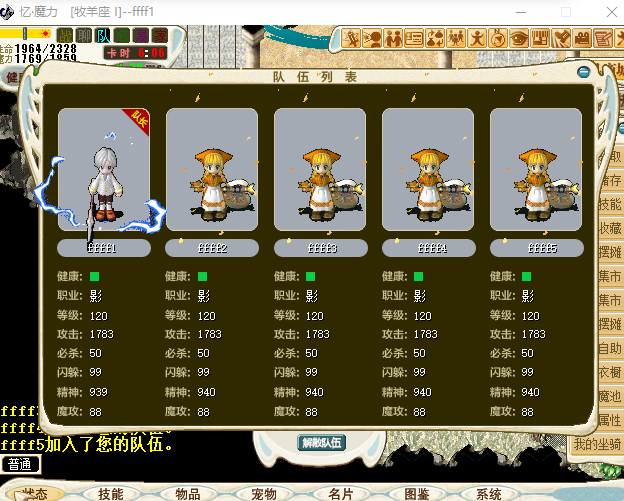The image size is (624, 501).
Task: Select team member ffff5's portrait card
Action: pyautogui.click(x=536, y=170)
